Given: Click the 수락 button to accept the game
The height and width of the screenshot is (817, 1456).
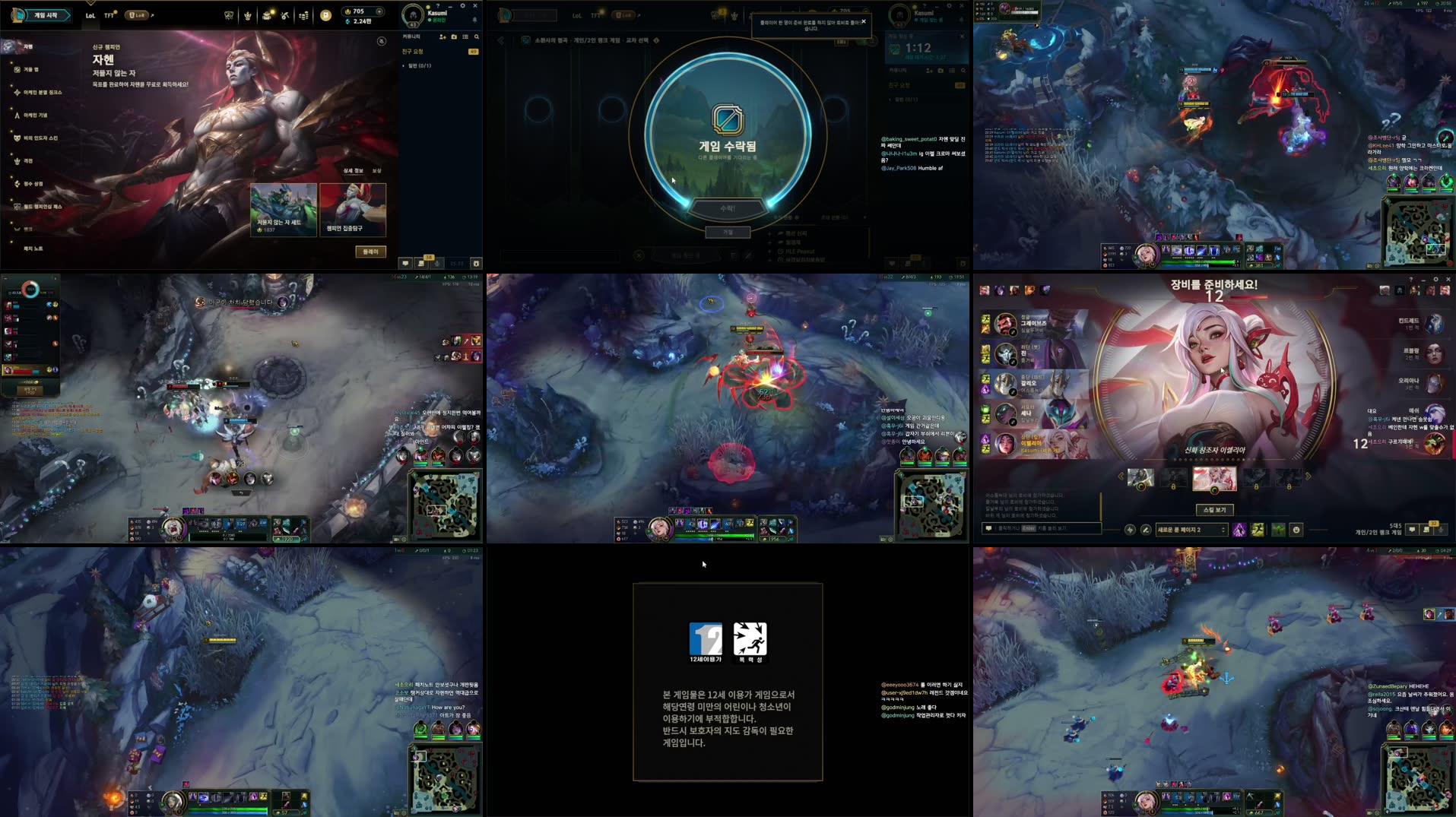Looking at the screenshot, I should click(x=728, y=206).
